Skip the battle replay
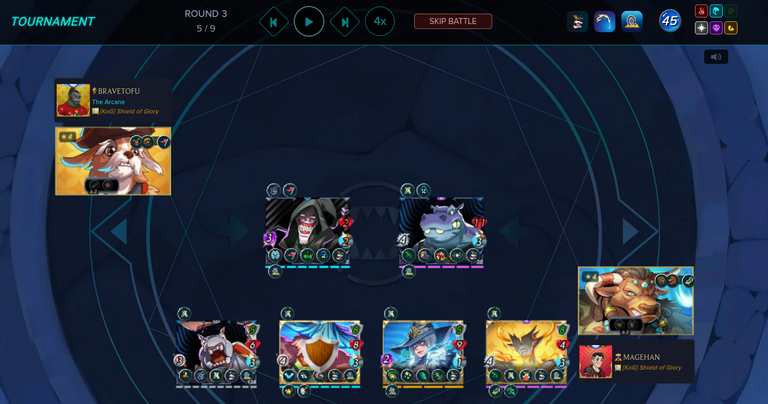 click(x=453, y=21)
